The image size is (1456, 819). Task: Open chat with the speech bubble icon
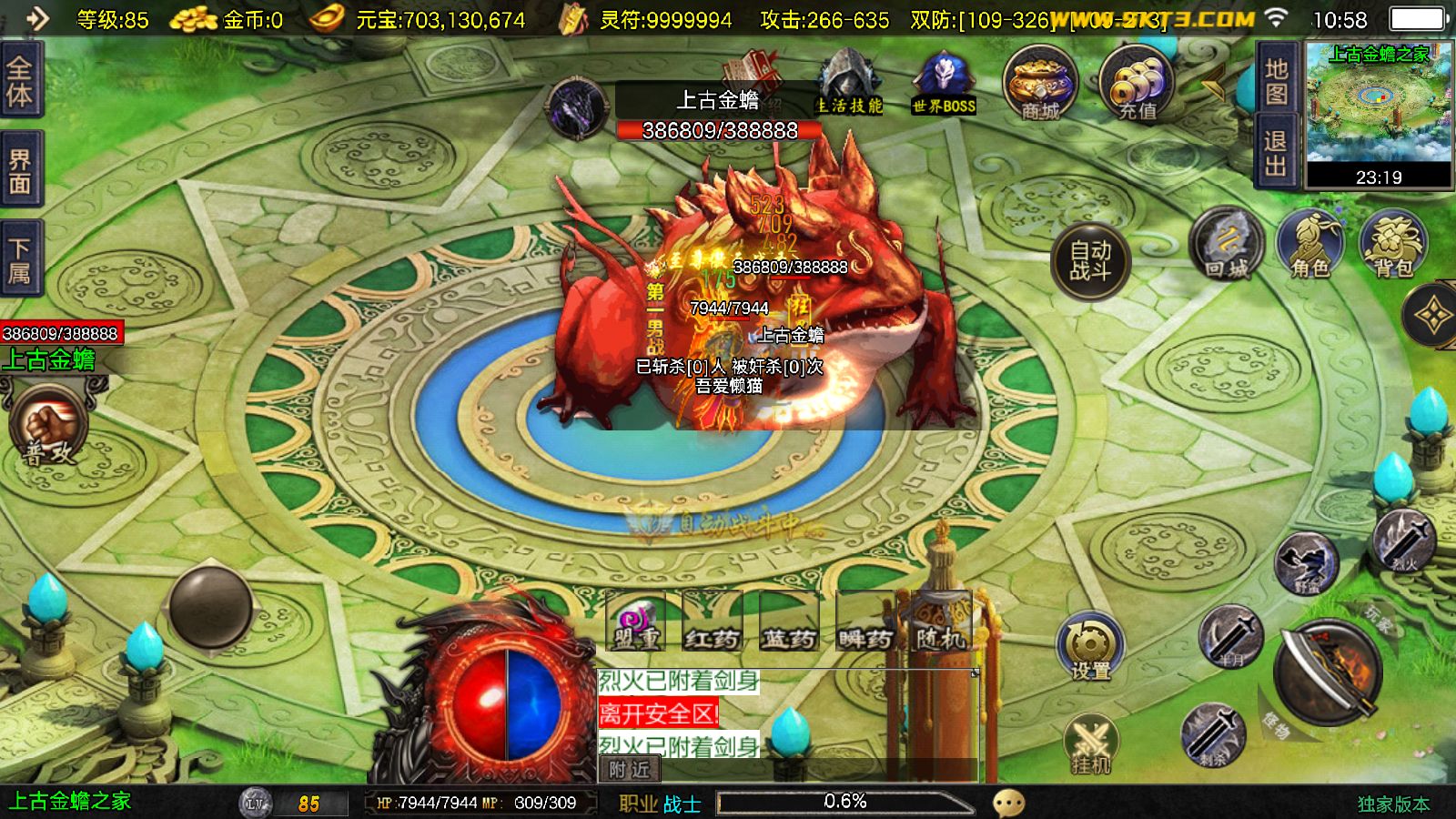pyautogui.click(x=1008, y=803)
